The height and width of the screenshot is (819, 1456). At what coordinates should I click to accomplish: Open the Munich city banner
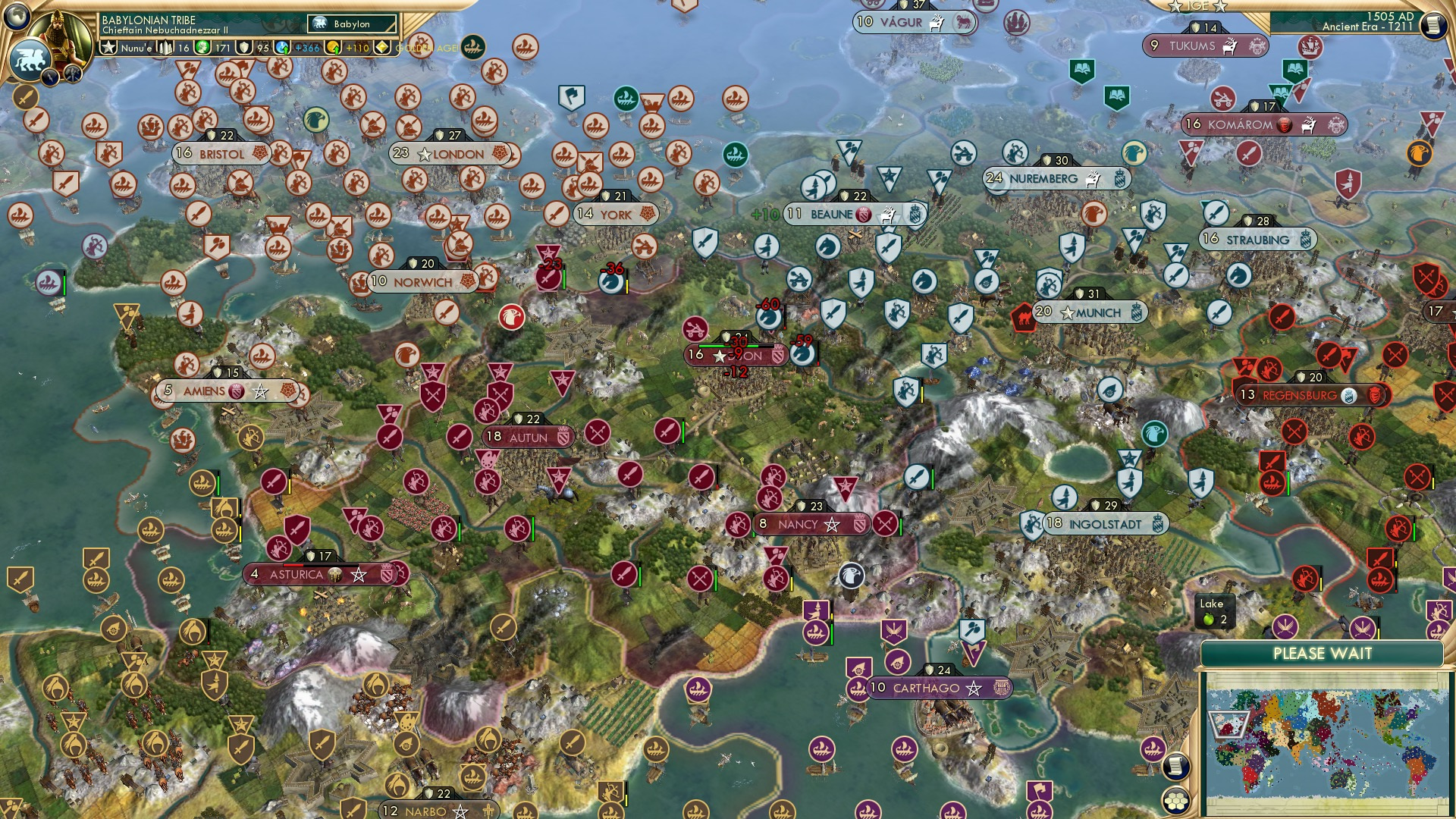(x=1092, y=312)
